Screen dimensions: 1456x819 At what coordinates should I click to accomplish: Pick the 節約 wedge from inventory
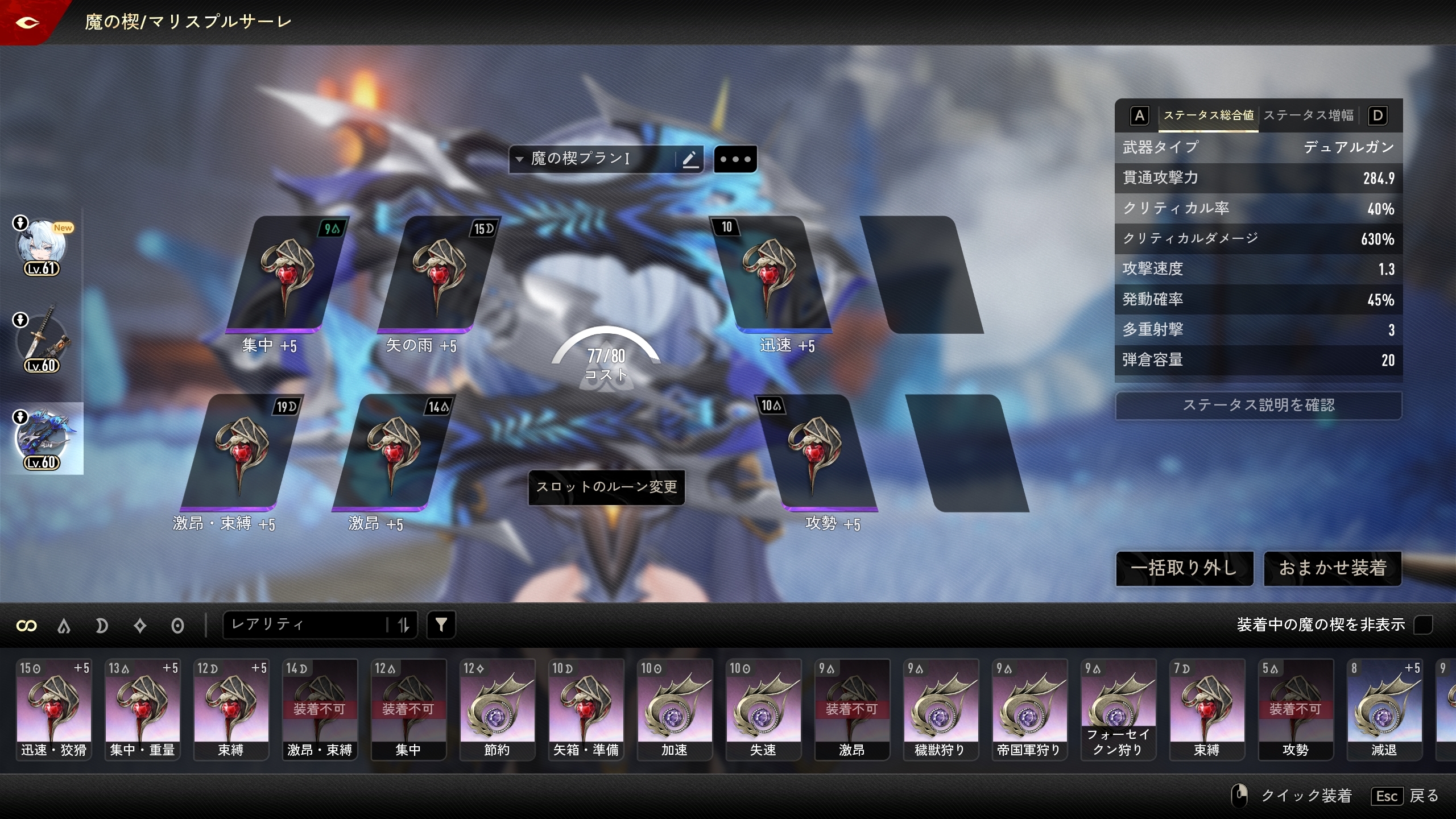click(497, 709)
